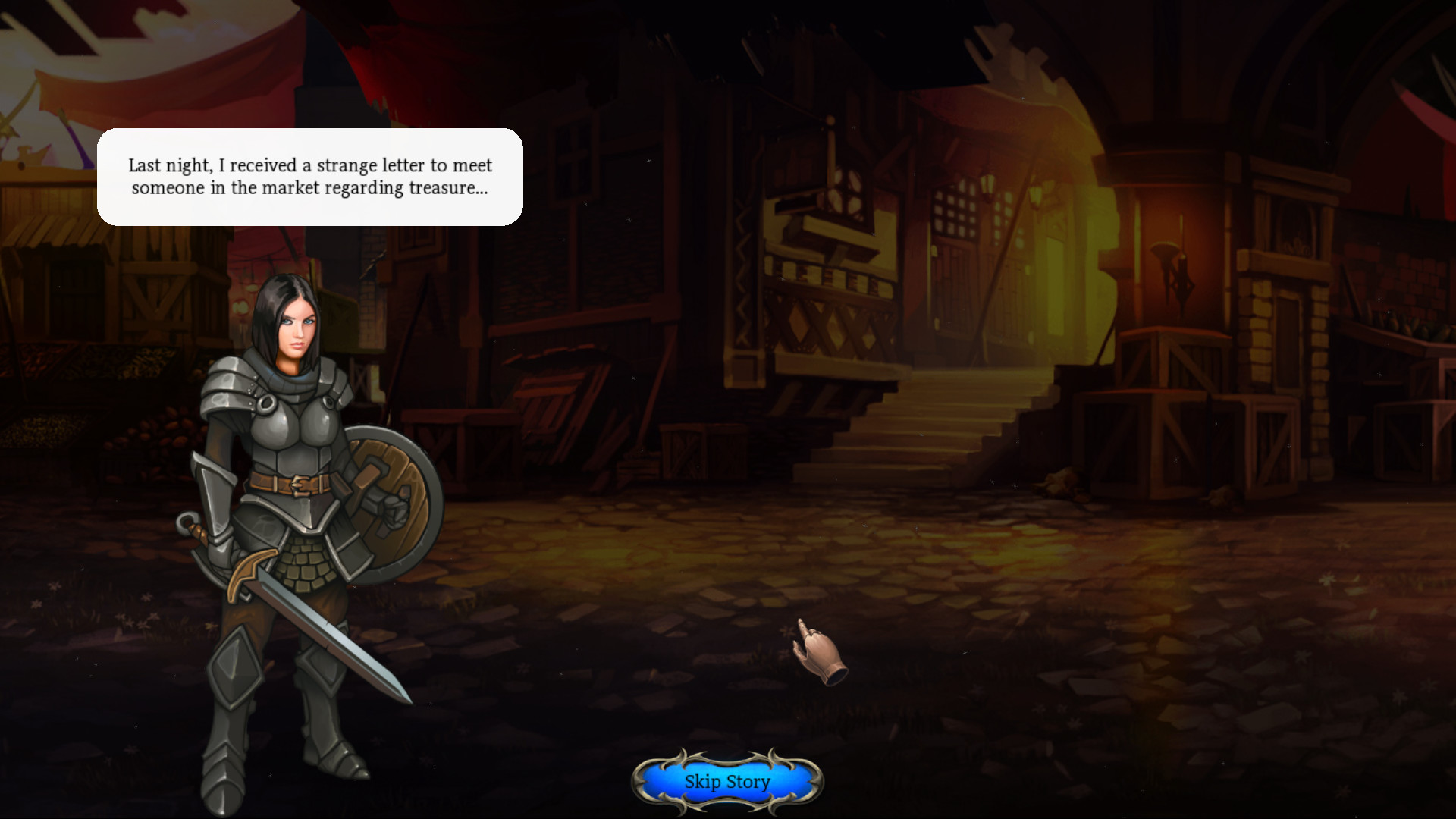Click the dialogue text about the strange letter
This screenshot has height=819, width=1456.
[x=311, y=177]
